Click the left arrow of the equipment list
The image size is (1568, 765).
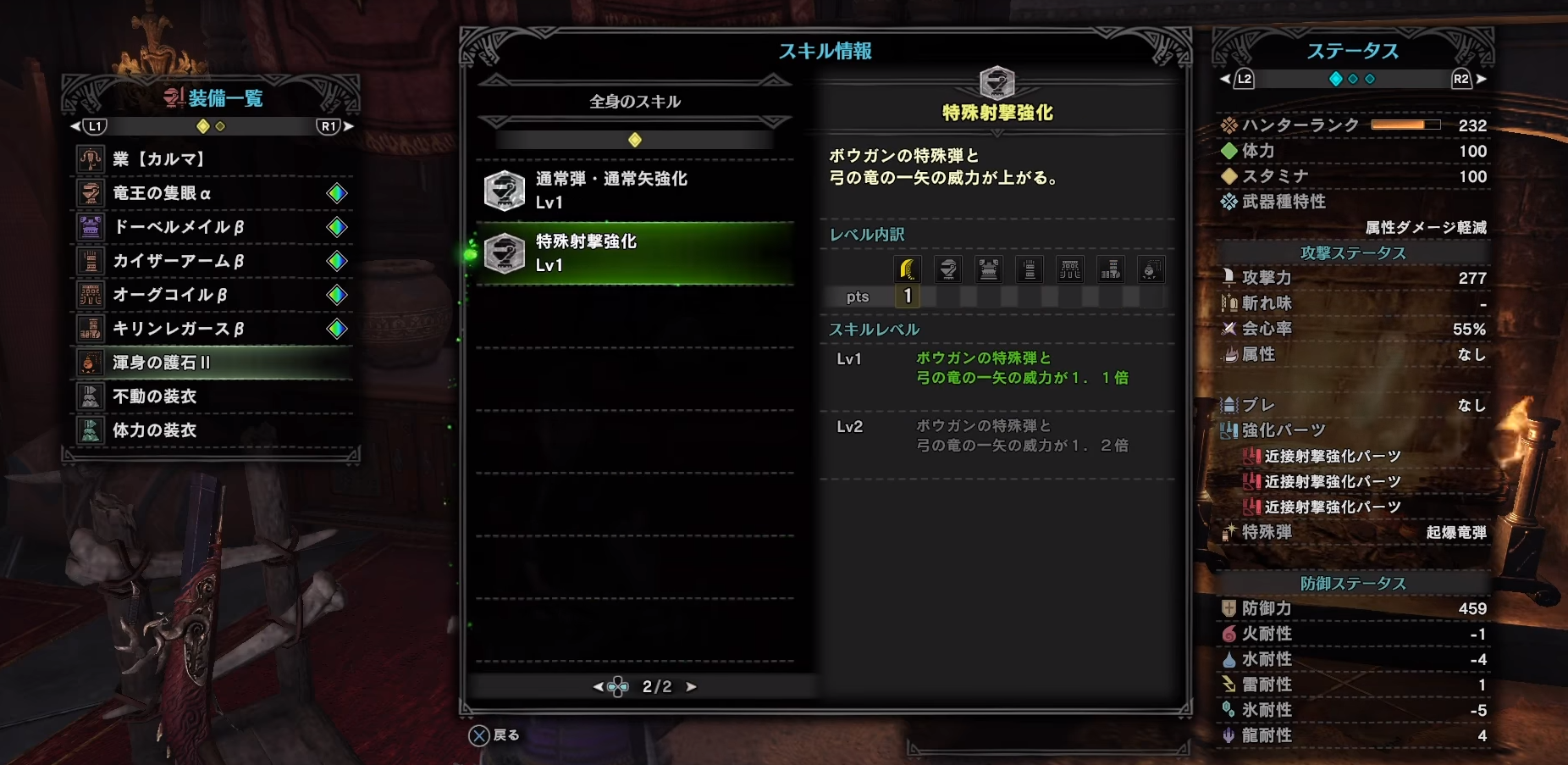coord(75,126)
